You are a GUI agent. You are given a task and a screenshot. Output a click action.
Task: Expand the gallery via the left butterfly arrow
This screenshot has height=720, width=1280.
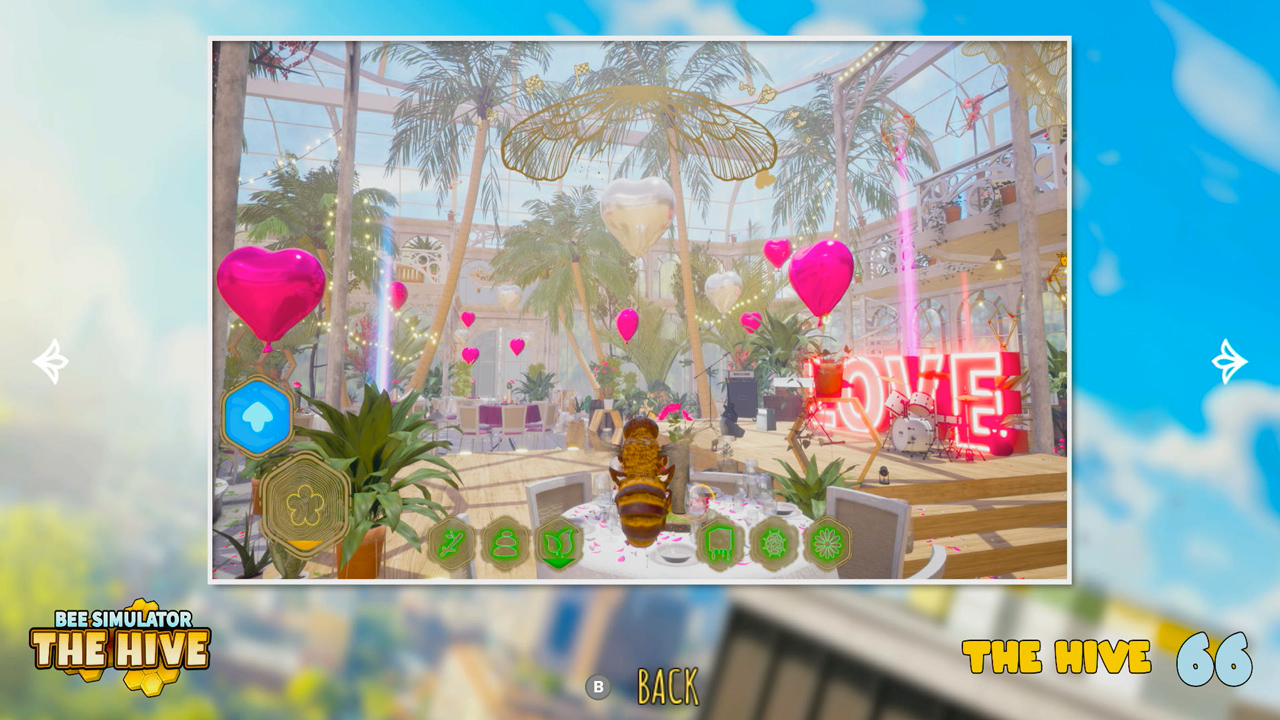pos(51,360)
